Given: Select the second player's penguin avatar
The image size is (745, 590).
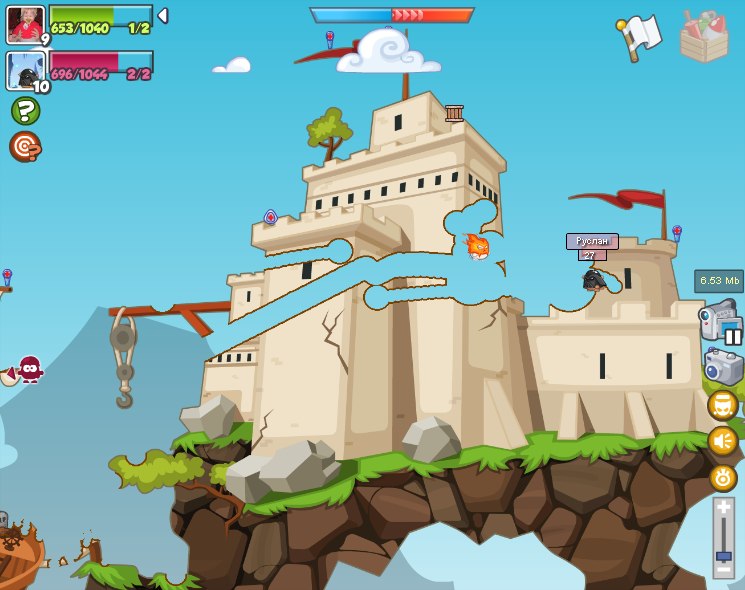Looking at the screenshot, I should point(25,70).
